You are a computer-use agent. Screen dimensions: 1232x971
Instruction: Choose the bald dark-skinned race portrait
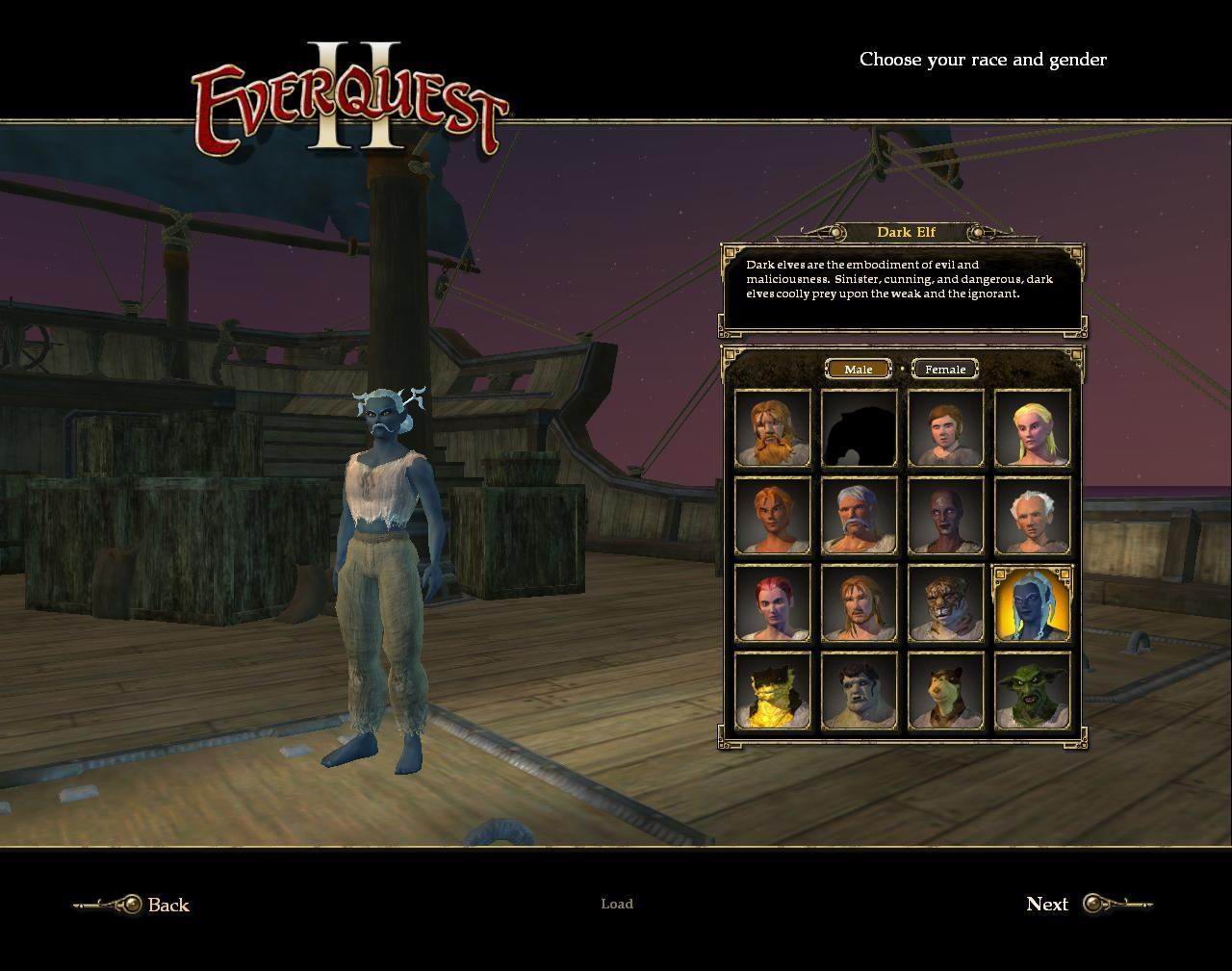946,516
